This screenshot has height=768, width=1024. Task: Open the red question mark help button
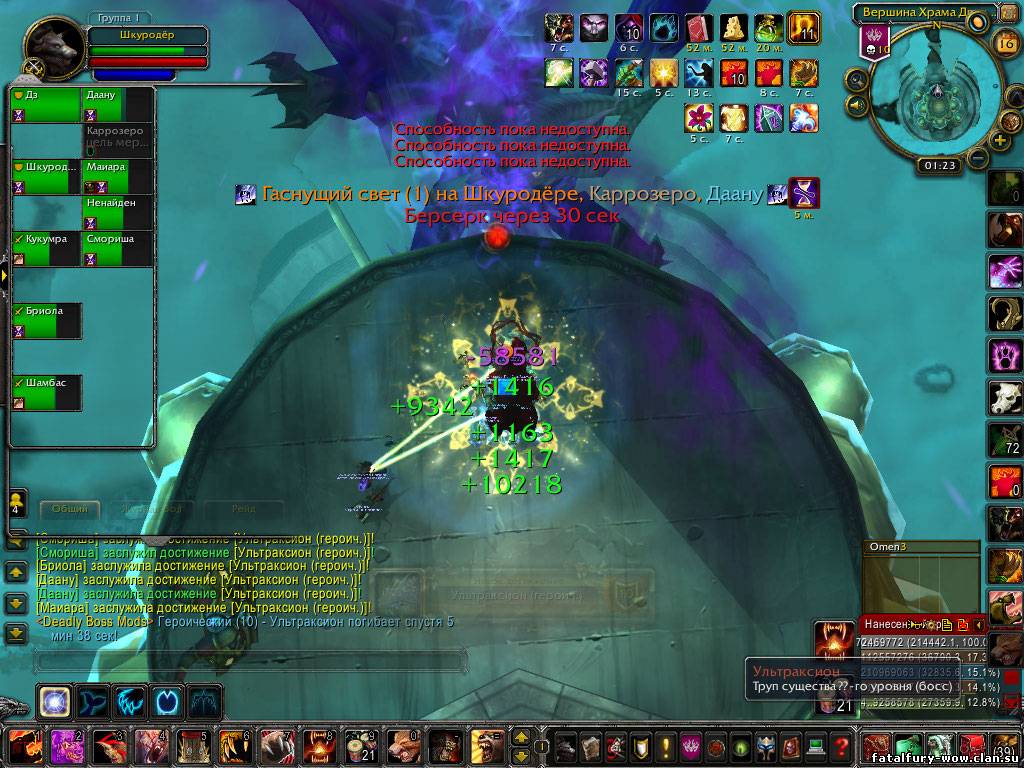tap(842, 746)
